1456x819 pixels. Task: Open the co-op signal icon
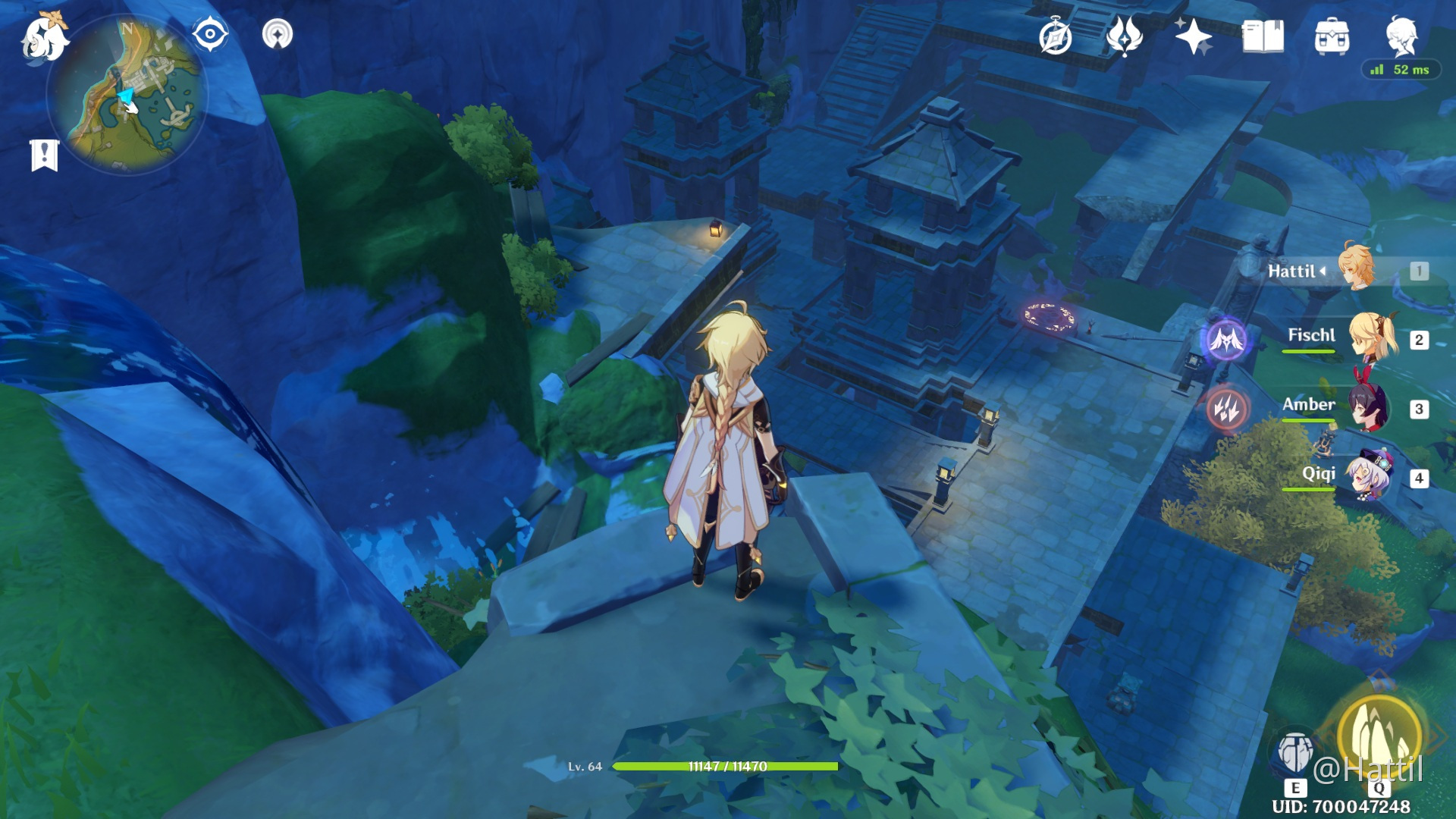tap(278, 34)
